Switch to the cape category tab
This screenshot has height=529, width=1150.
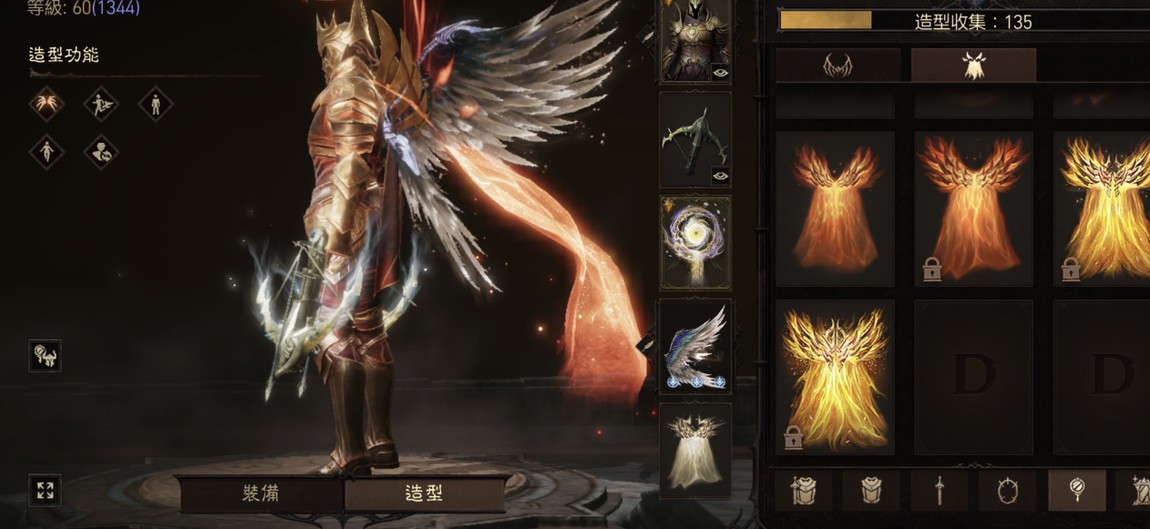[x=973, y=65]
